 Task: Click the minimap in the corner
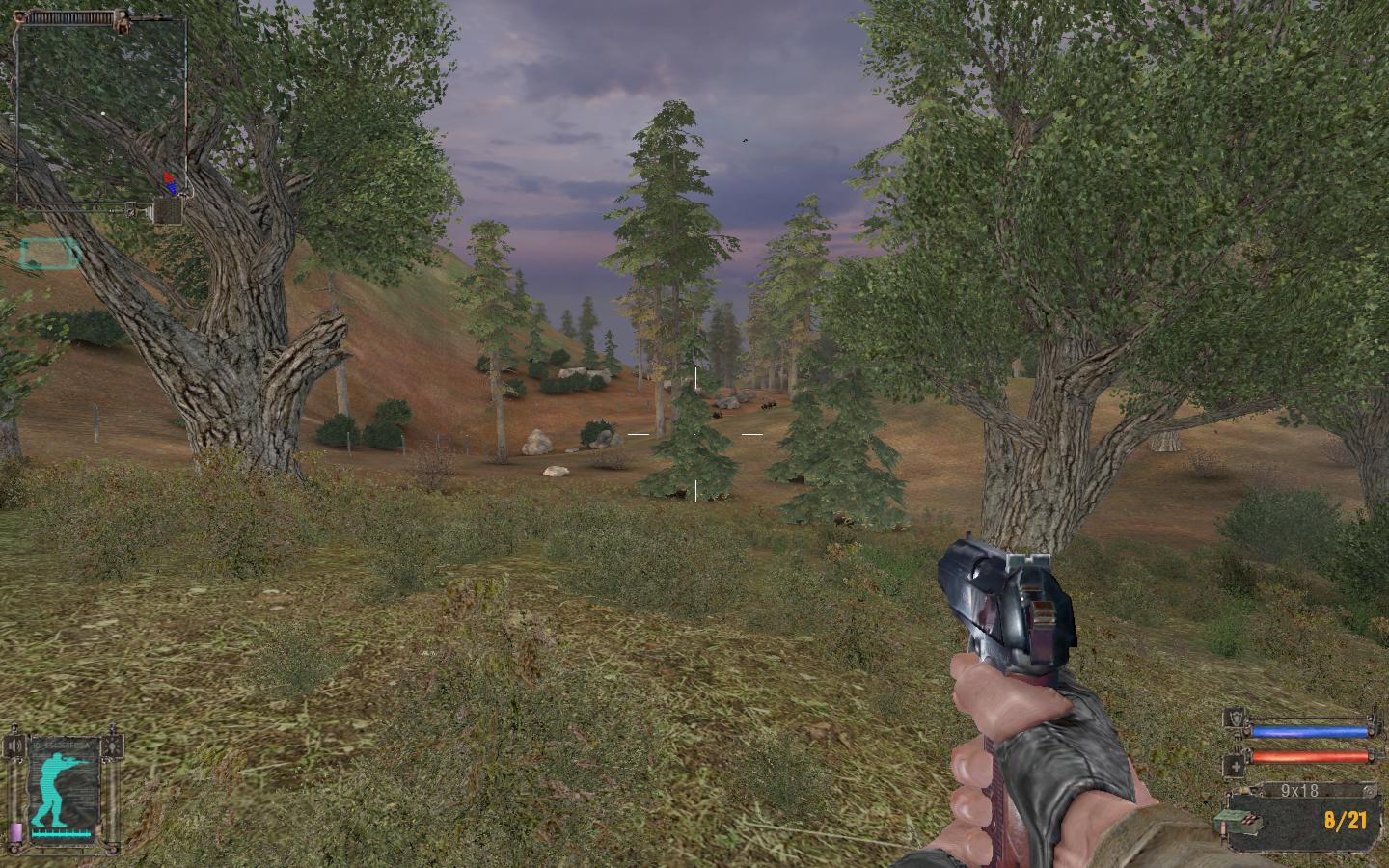coord(100,109)
